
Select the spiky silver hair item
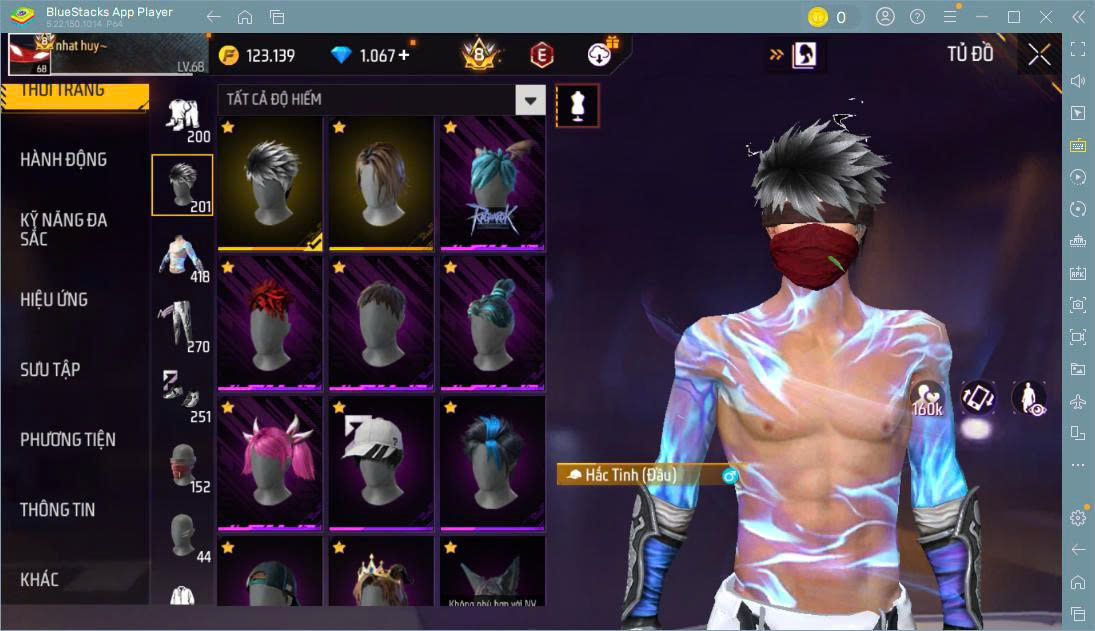270,182
